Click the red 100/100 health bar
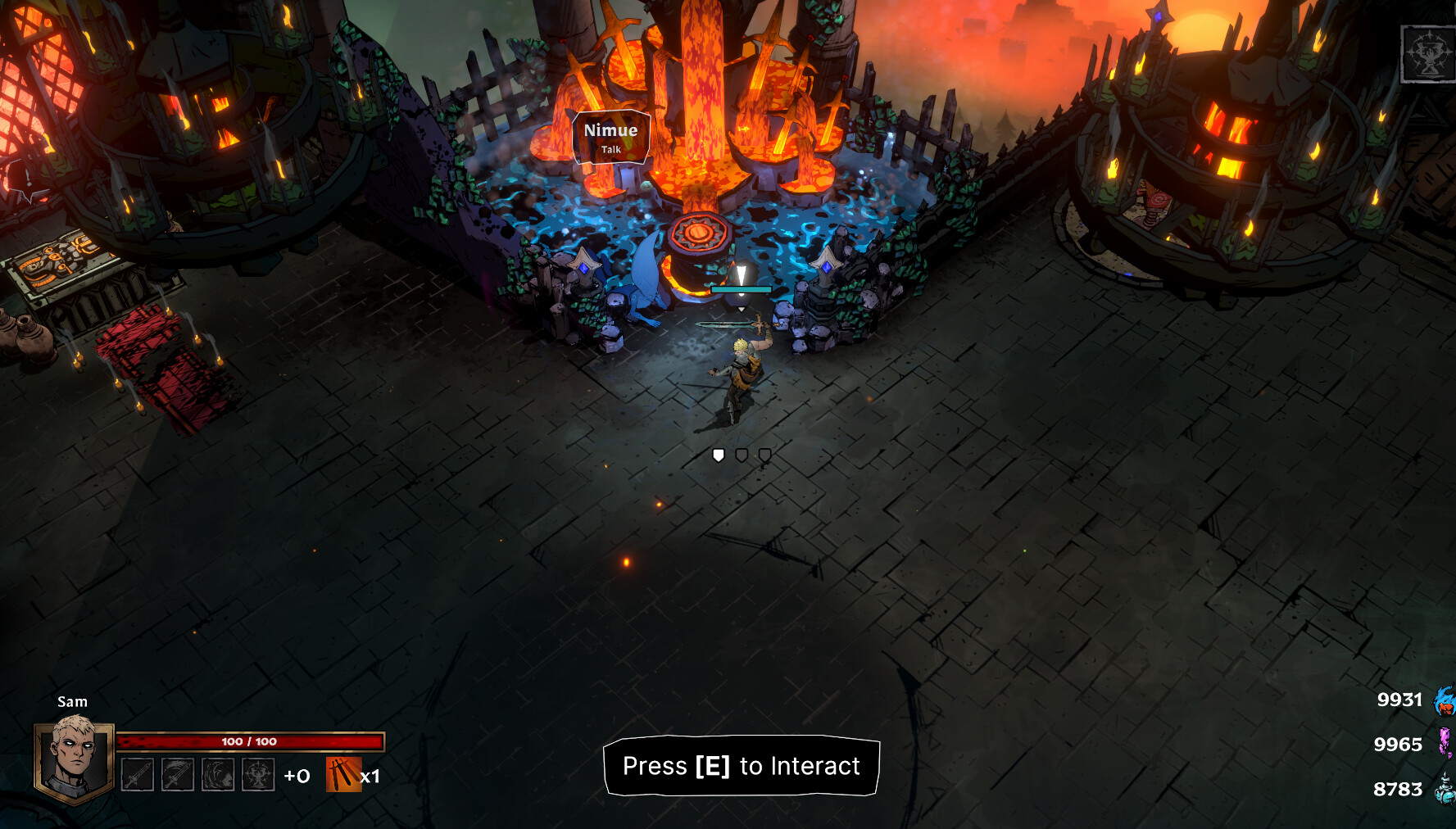 tap(252, 741)
